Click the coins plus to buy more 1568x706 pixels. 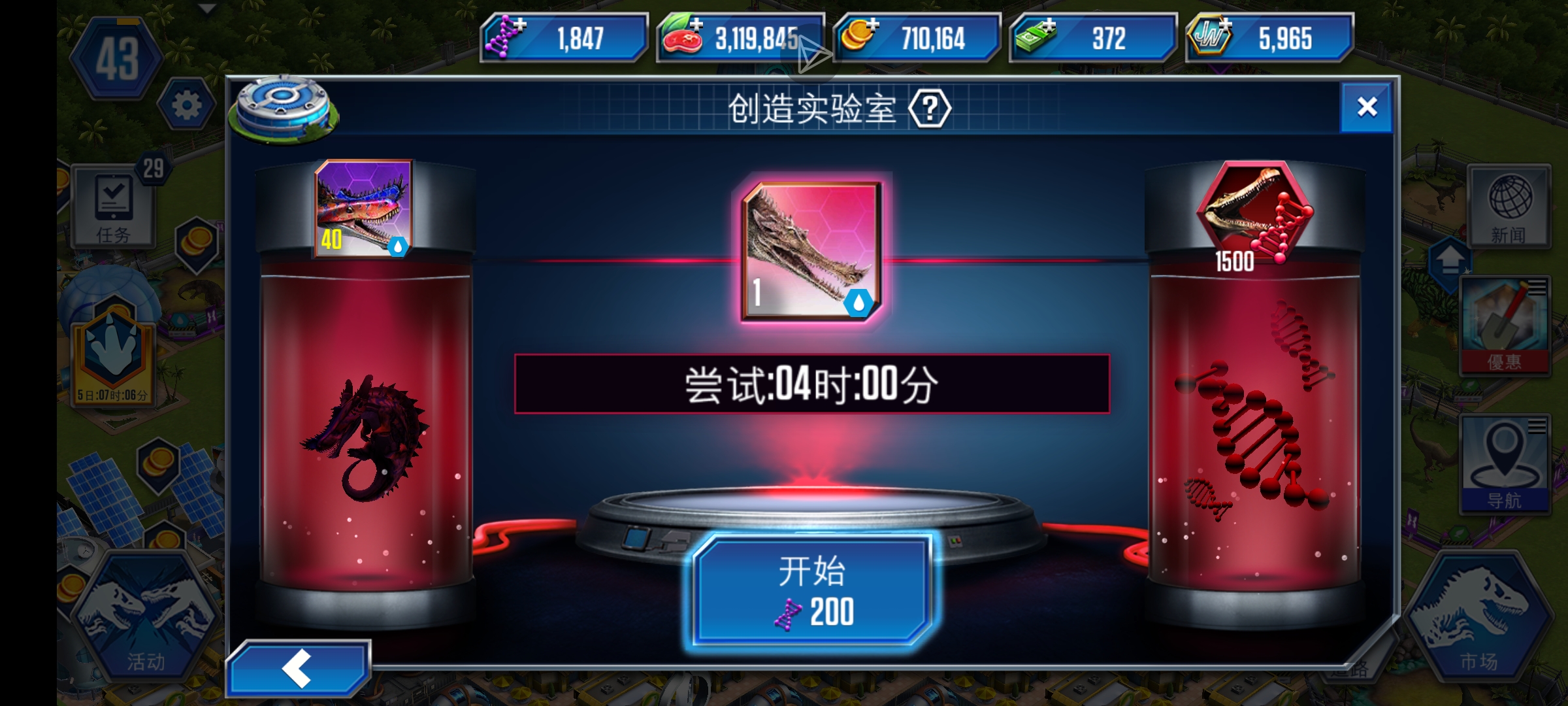pos(875,26)
